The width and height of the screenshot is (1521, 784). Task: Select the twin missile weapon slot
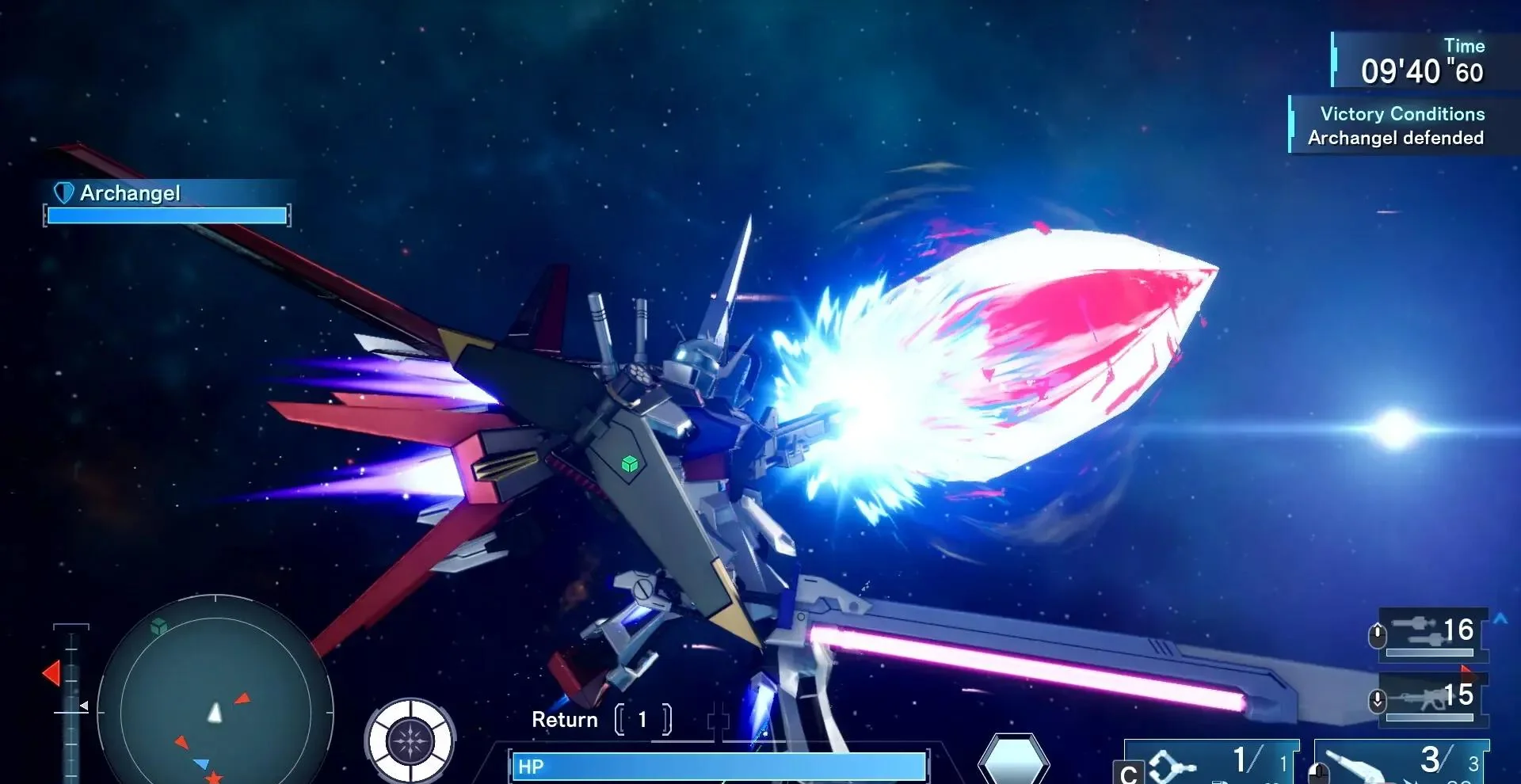pyautogui.click(x=1432, y=634)
